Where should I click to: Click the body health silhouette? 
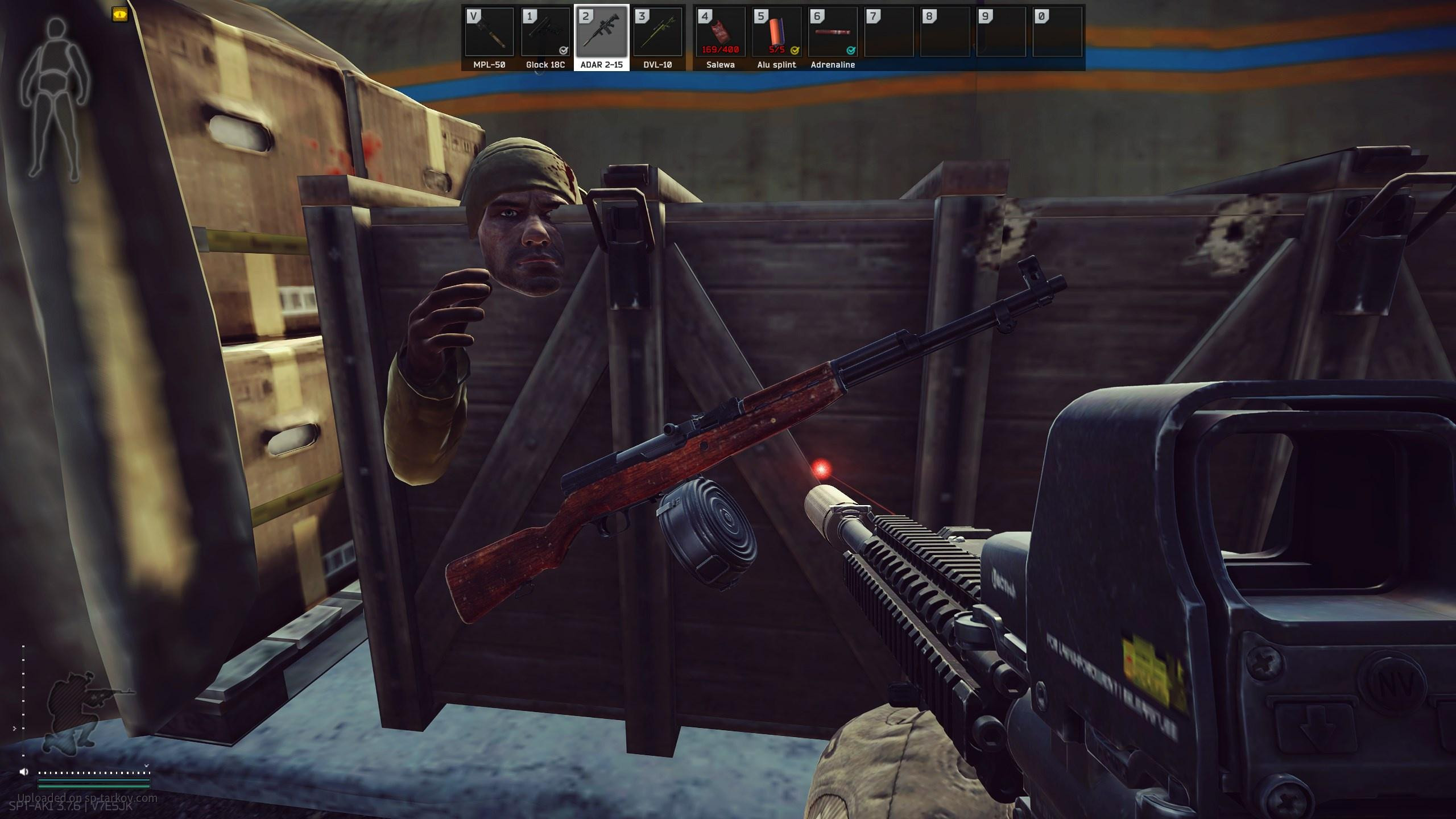56,99
